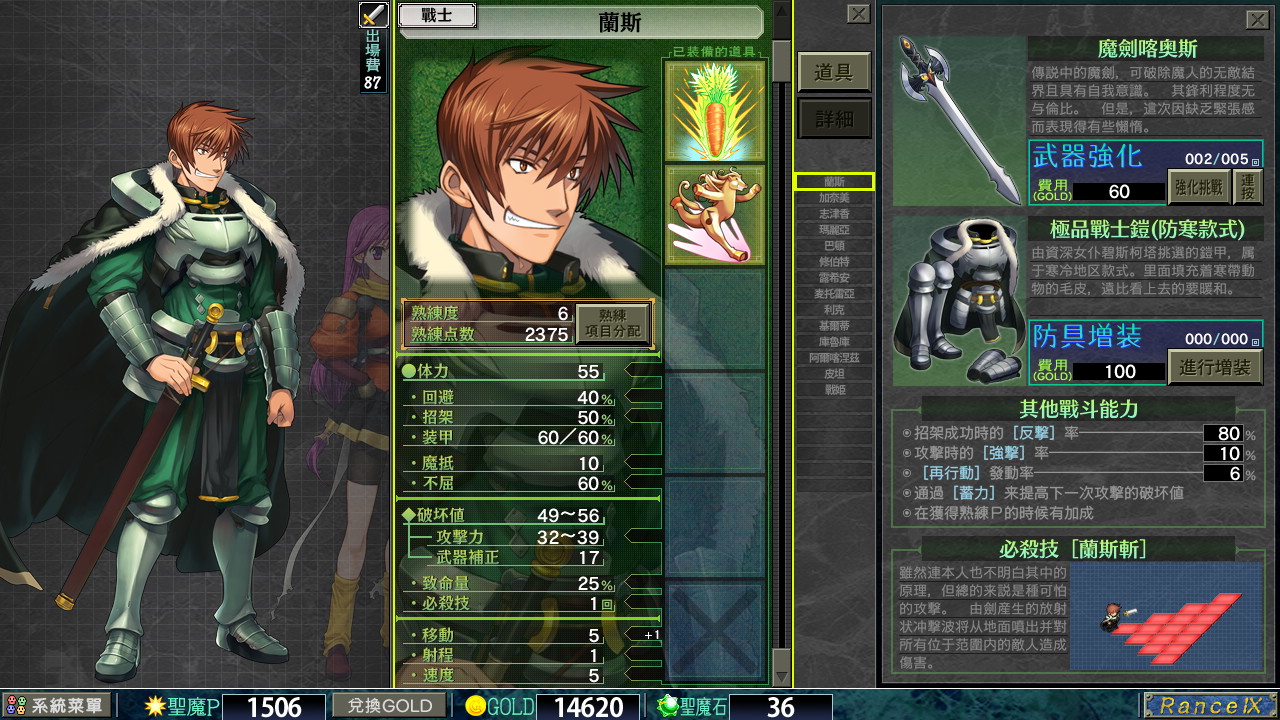Close the right-hand equipment detail panel
The width and height of the screenshot is (1280, 720).
pyautogui.click(x=1257, y=19)
